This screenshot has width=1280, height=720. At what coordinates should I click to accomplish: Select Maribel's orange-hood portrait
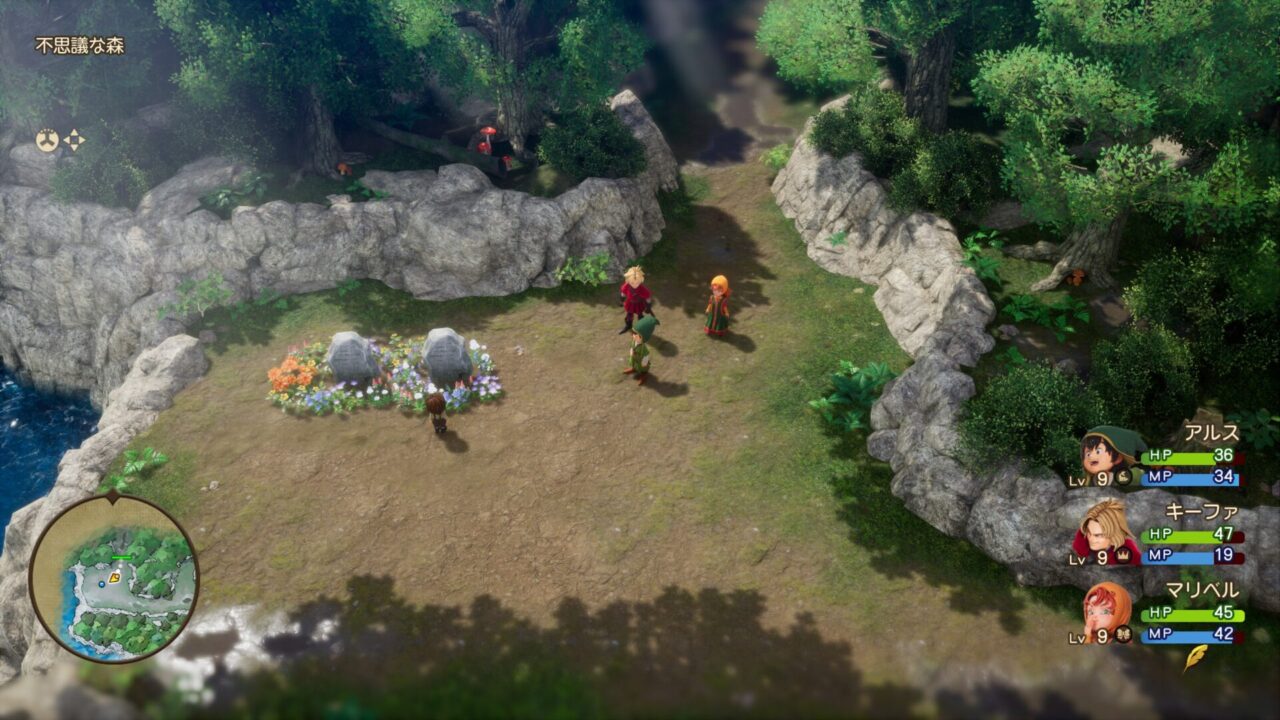pyautogui.click(x=1106, y=608)
